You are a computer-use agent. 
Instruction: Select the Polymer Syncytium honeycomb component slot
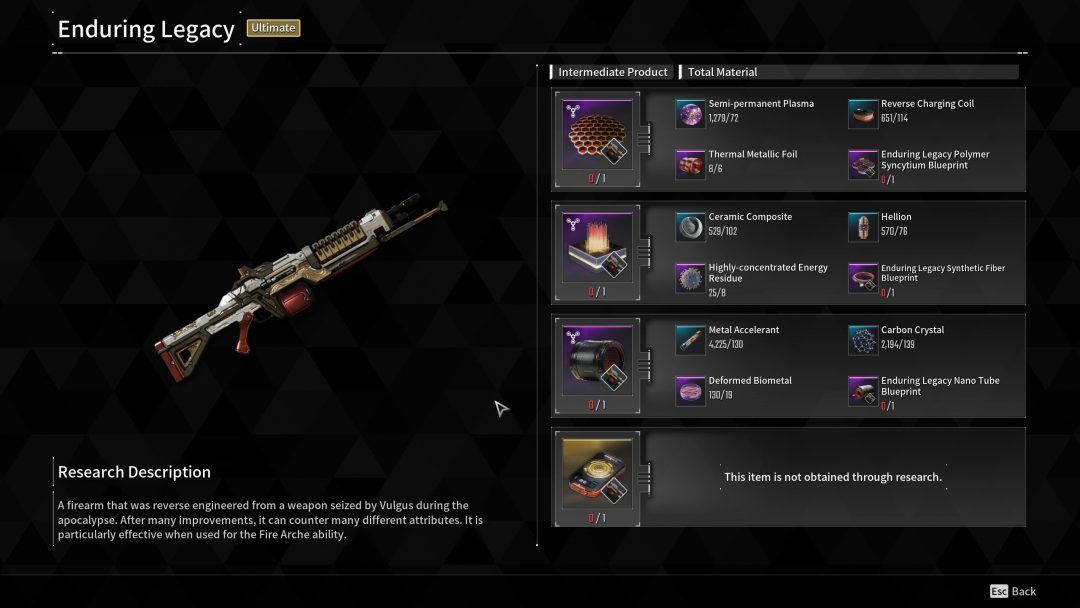(x=599, y=135)
